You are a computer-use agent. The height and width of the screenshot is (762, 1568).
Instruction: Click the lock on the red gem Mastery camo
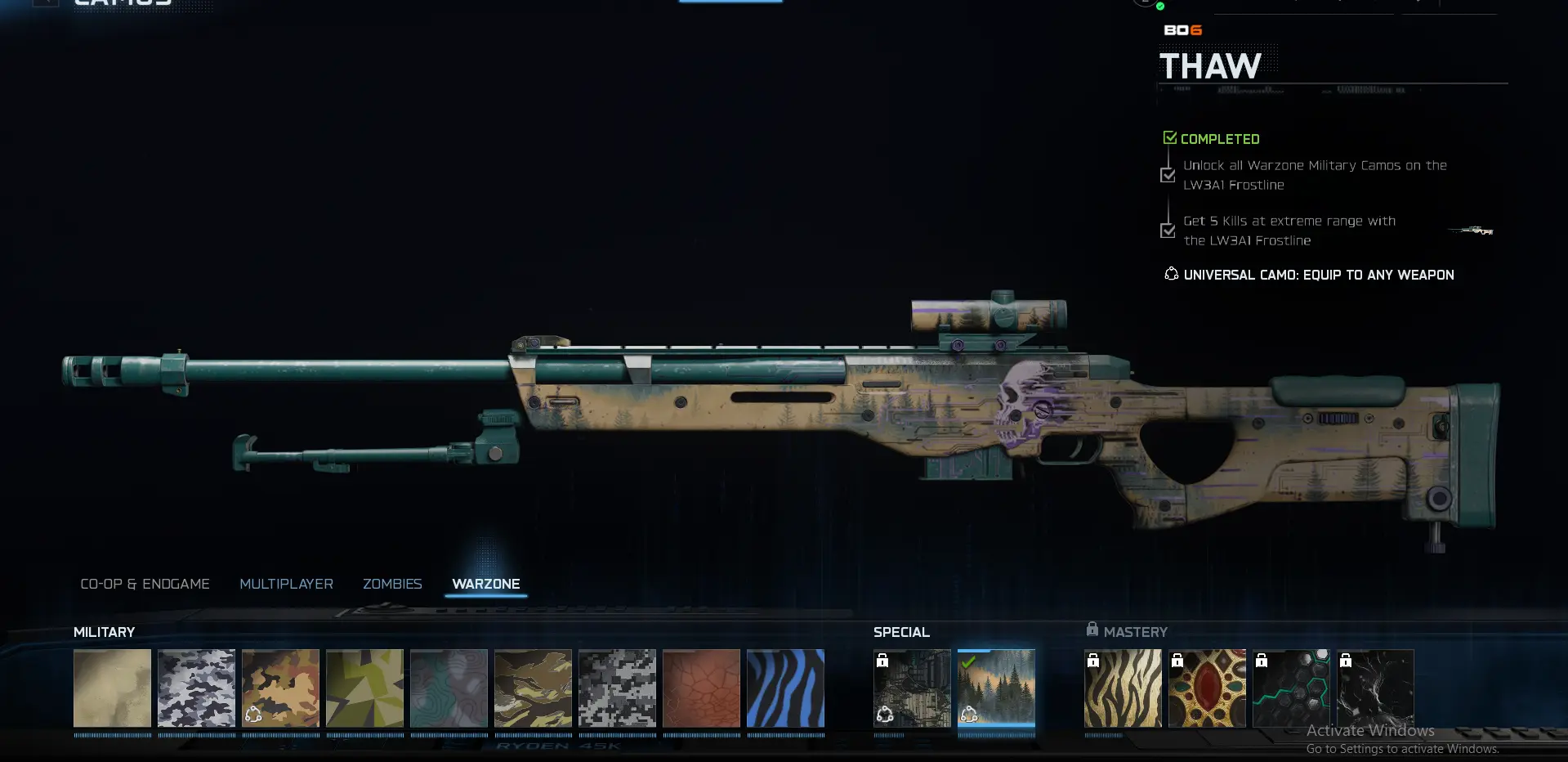[x=1178, y=661]
